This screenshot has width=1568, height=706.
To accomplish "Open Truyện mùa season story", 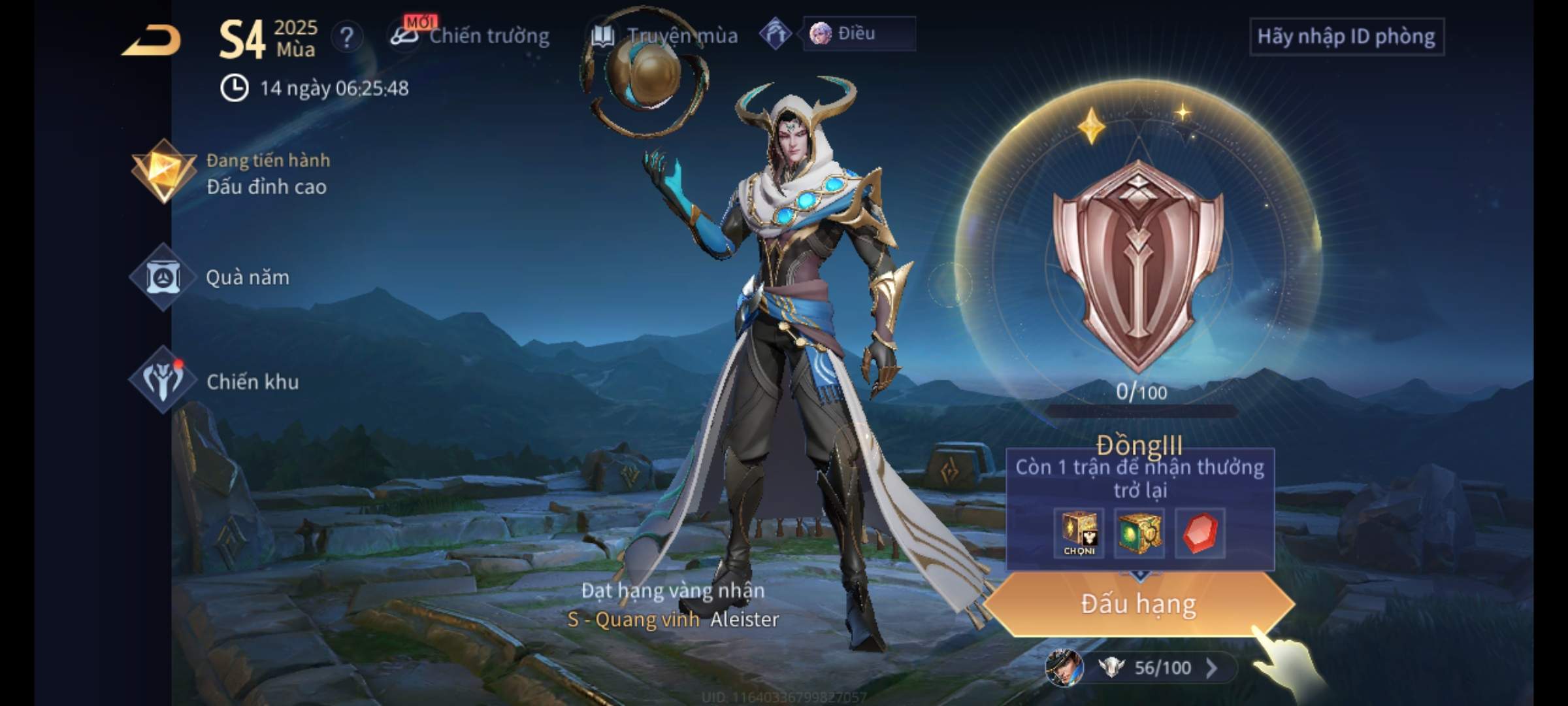I will [x=665, y=36].
